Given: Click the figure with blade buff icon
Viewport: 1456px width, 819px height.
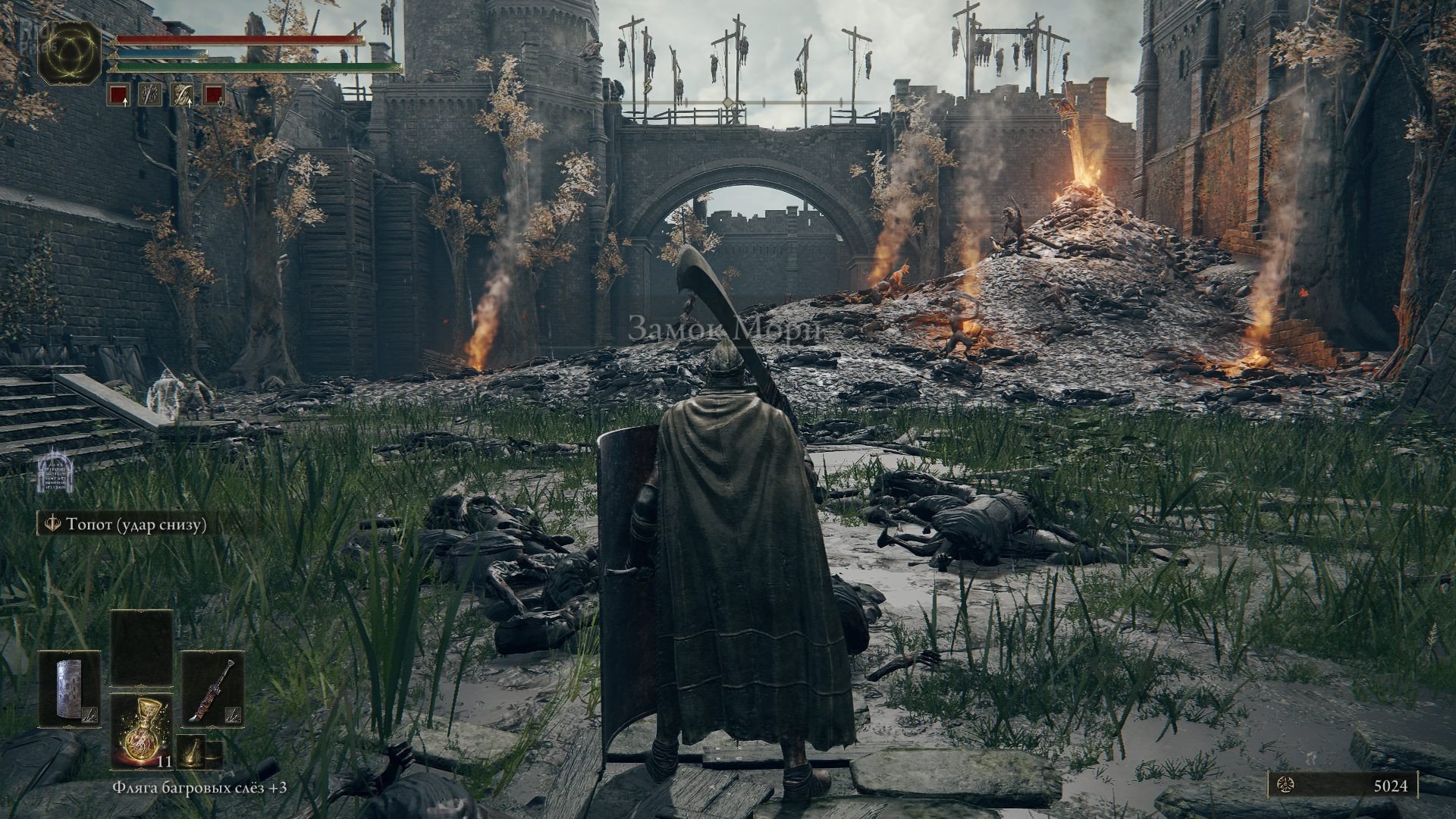Looking at the screenshot, I should click(x=182, y=94).
